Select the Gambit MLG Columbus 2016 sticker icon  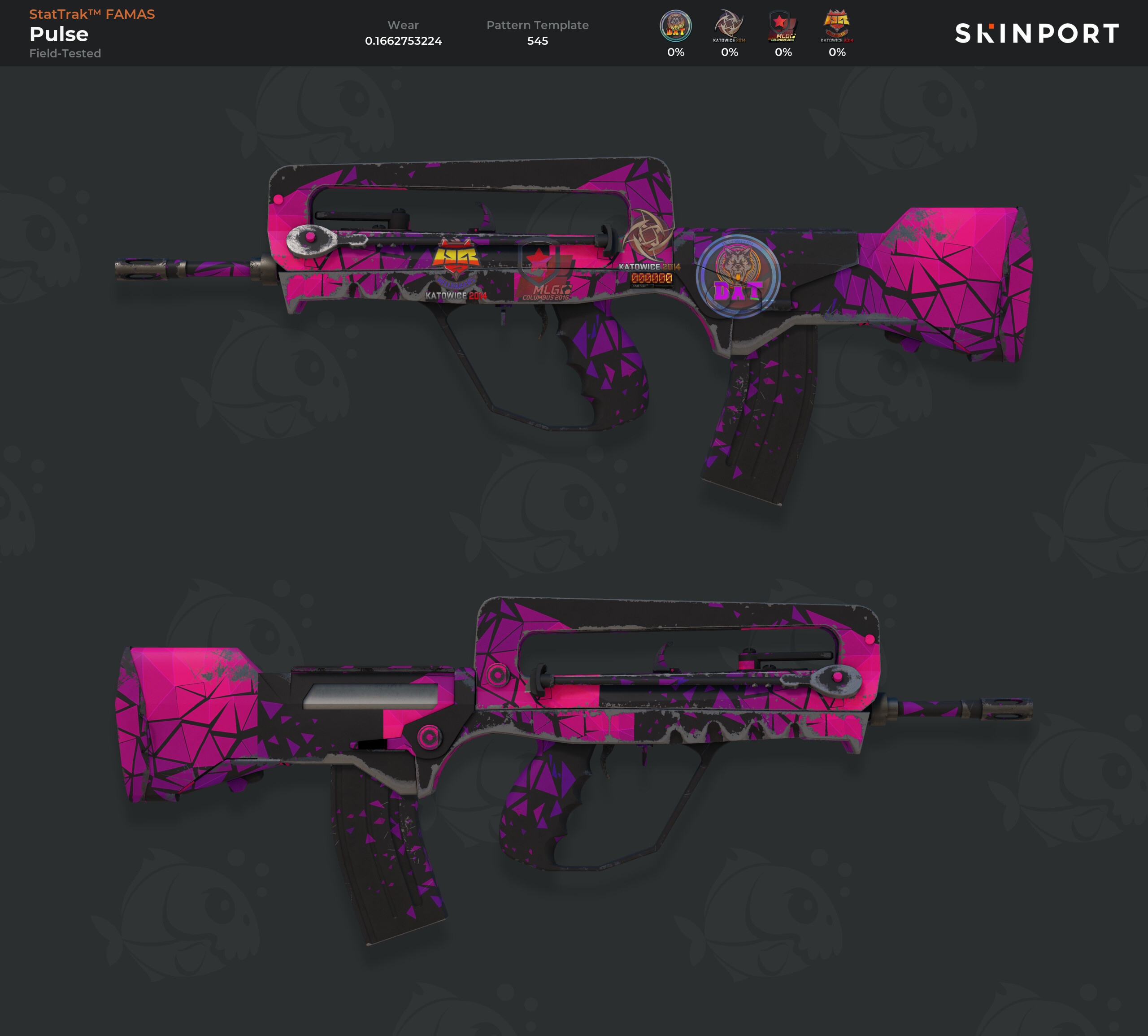pyautogui.click(x=783, y=26)
